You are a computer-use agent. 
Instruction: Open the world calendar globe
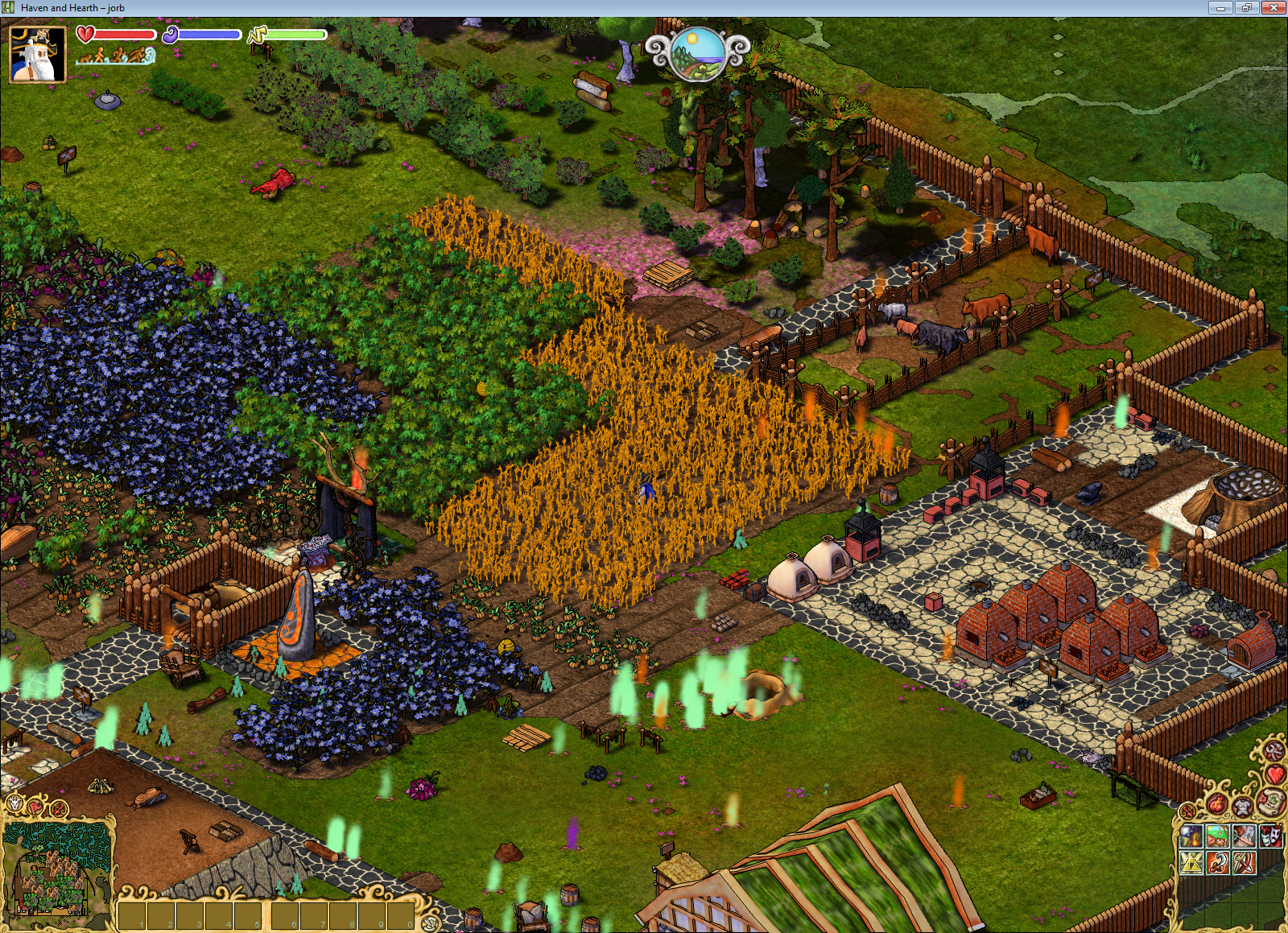(x=697, y=53)
